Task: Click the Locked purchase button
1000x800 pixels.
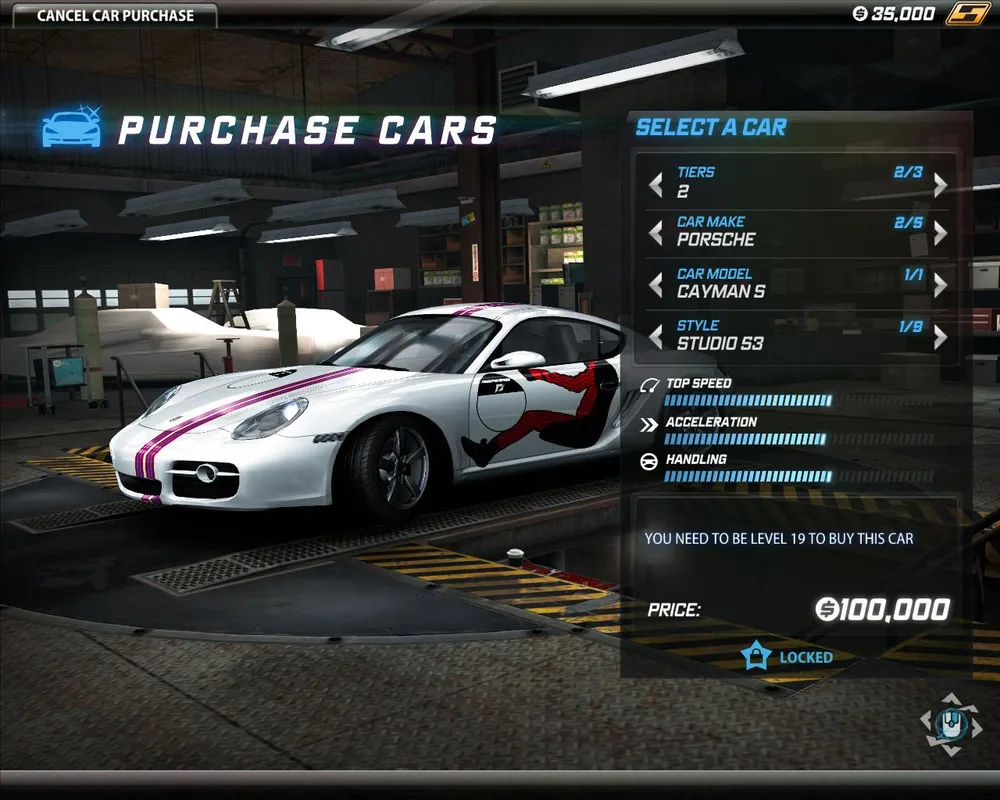Action: pos(788,657)
